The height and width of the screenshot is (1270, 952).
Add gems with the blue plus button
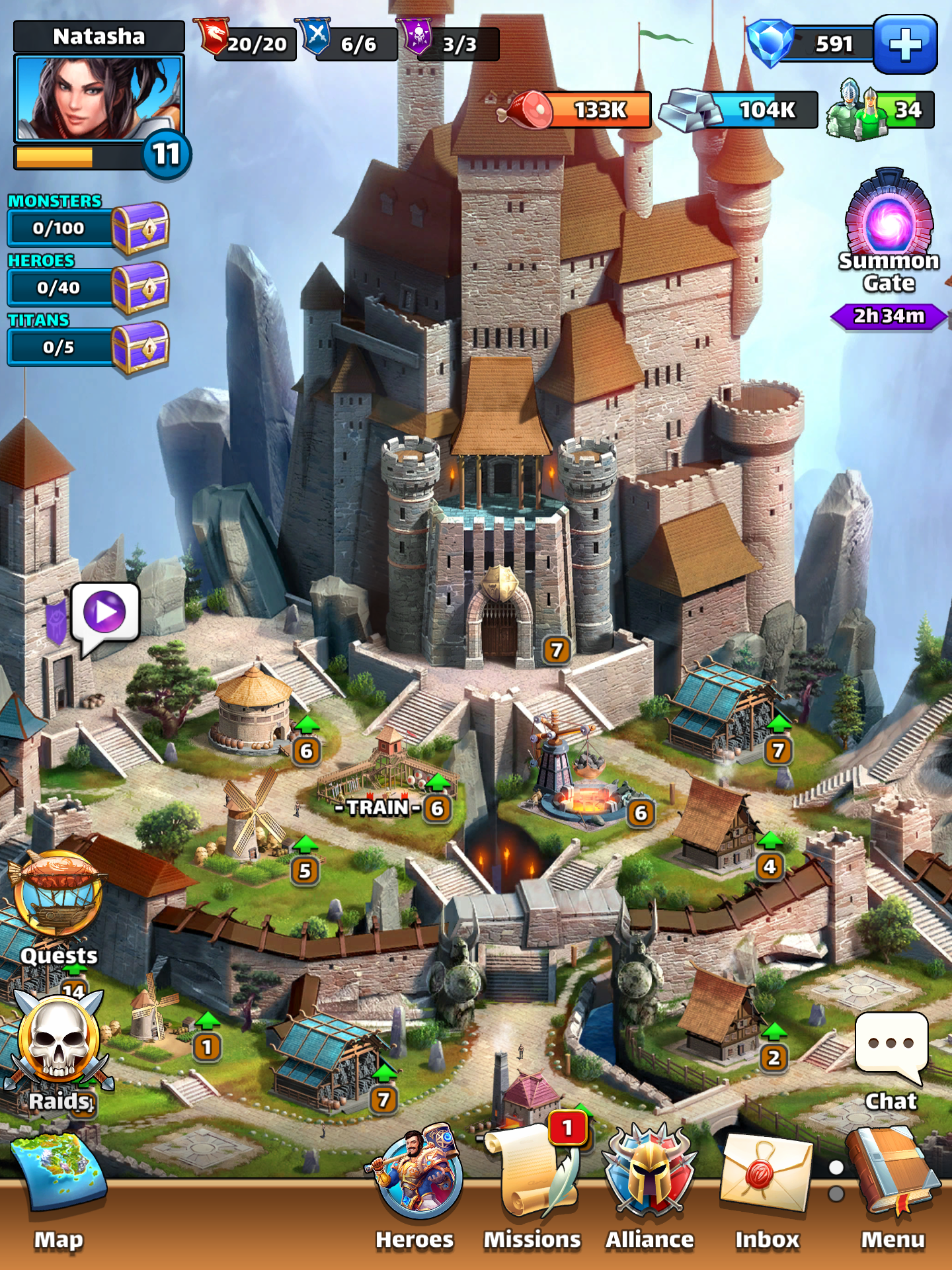coord(905,44)
